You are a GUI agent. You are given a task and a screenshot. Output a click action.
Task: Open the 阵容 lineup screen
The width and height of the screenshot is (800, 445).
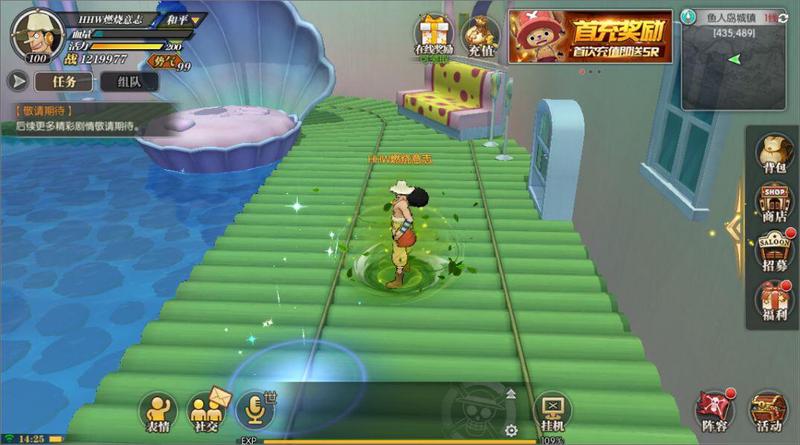[715, 410]
